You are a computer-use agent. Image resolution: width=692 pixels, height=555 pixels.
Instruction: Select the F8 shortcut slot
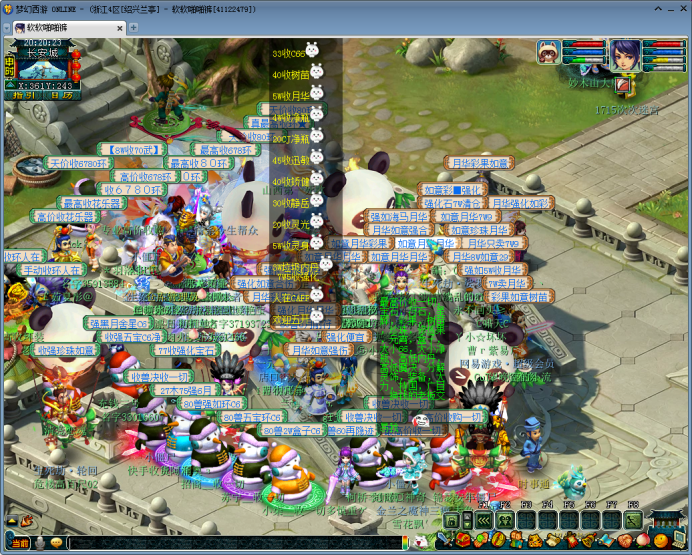coord(632,521)
